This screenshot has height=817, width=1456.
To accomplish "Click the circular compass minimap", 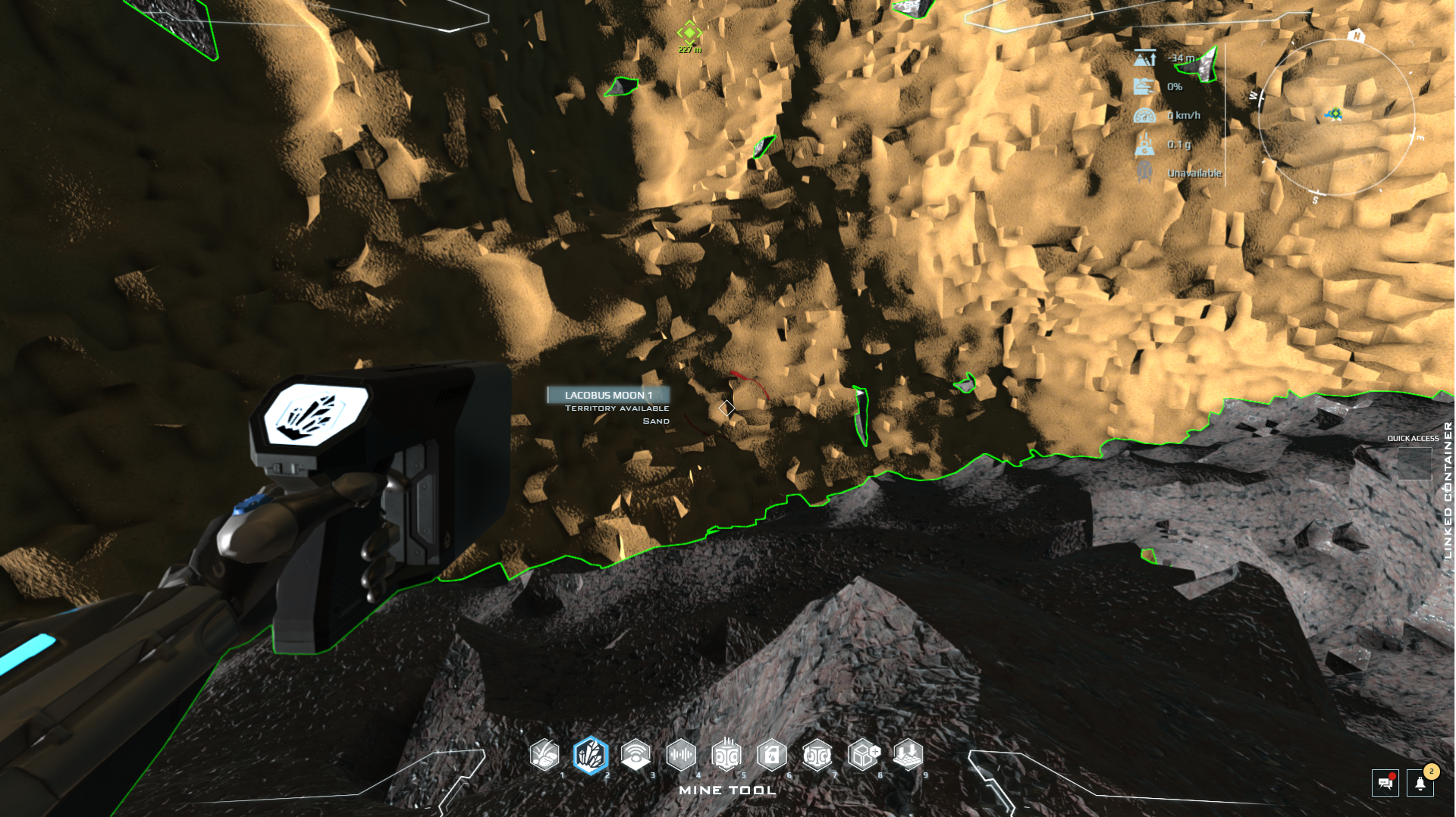I will click(x=1336, y=117).
